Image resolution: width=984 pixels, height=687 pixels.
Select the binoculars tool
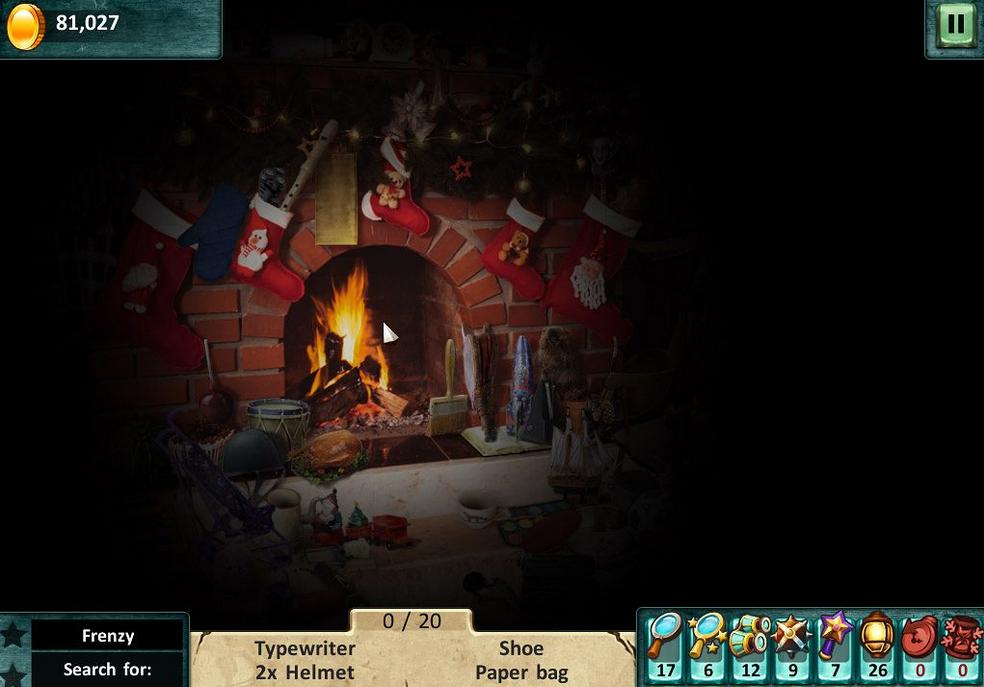749,636
